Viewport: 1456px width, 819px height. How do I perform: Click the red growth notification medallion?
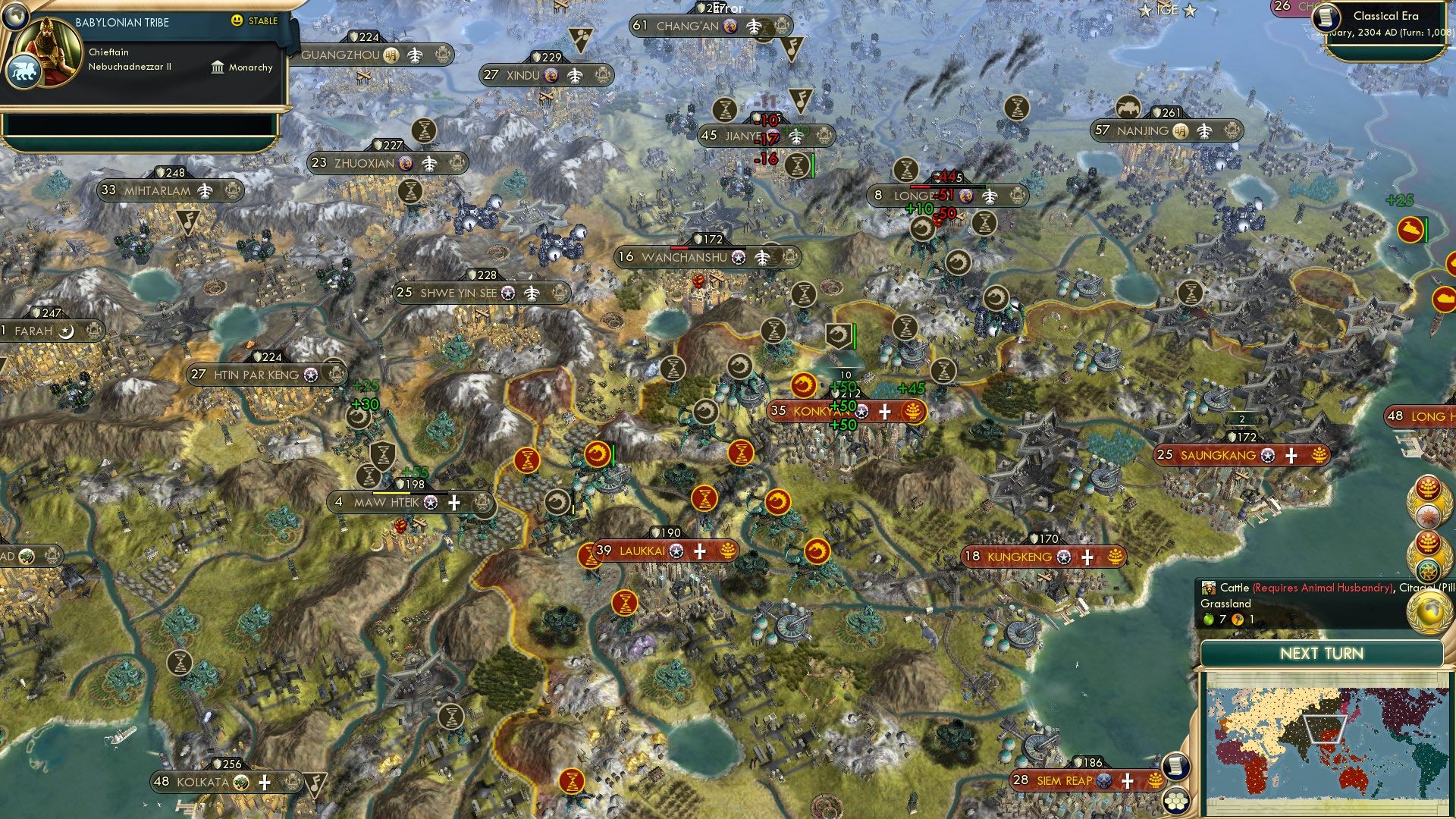click(x=1429, y=489)
